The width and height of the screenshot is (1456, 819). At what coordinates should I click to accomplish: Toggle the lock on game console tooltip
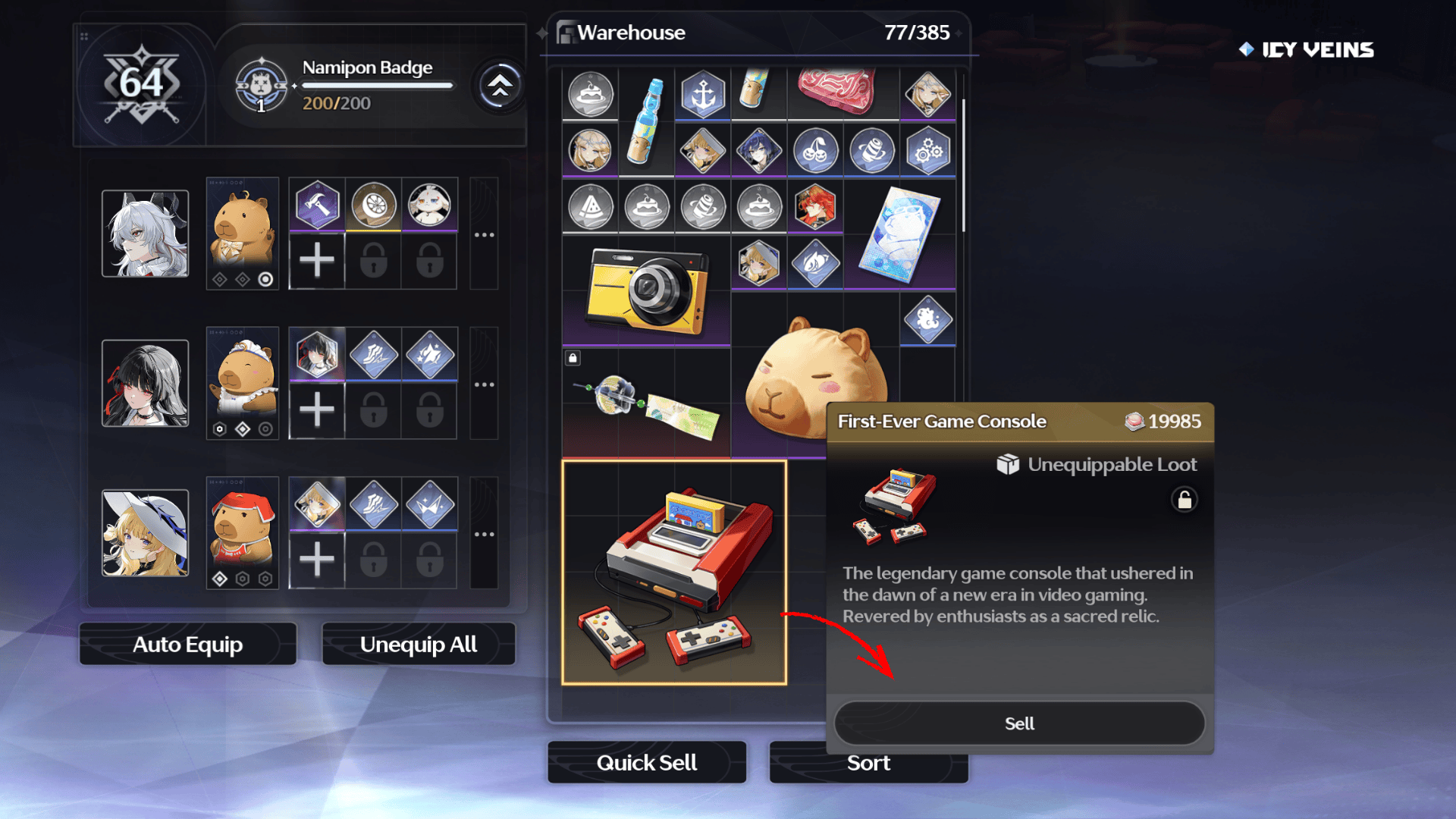1184,500
